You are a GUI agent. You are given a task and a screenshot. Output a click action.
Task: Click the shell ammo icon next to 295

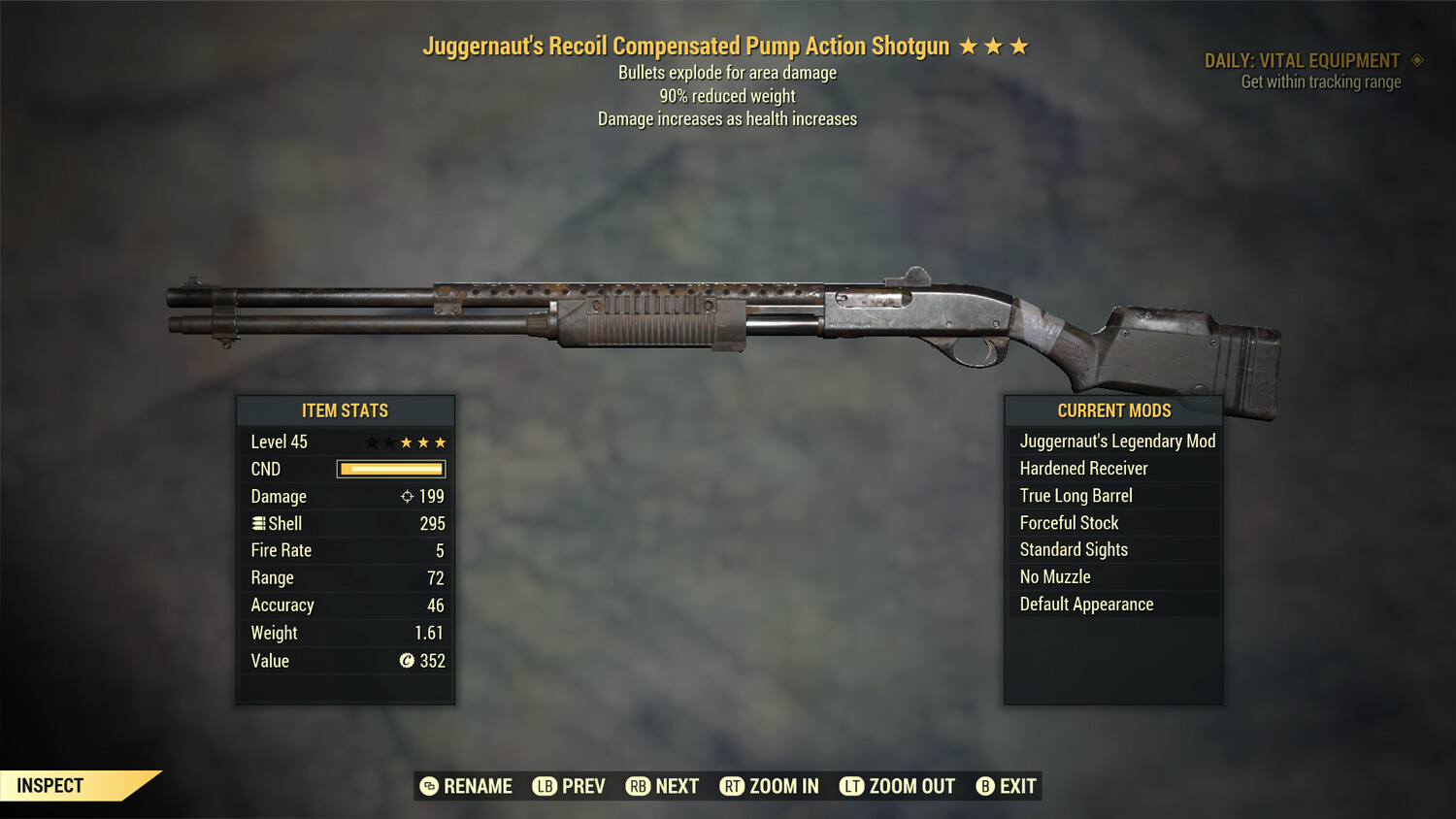(258, 523)
